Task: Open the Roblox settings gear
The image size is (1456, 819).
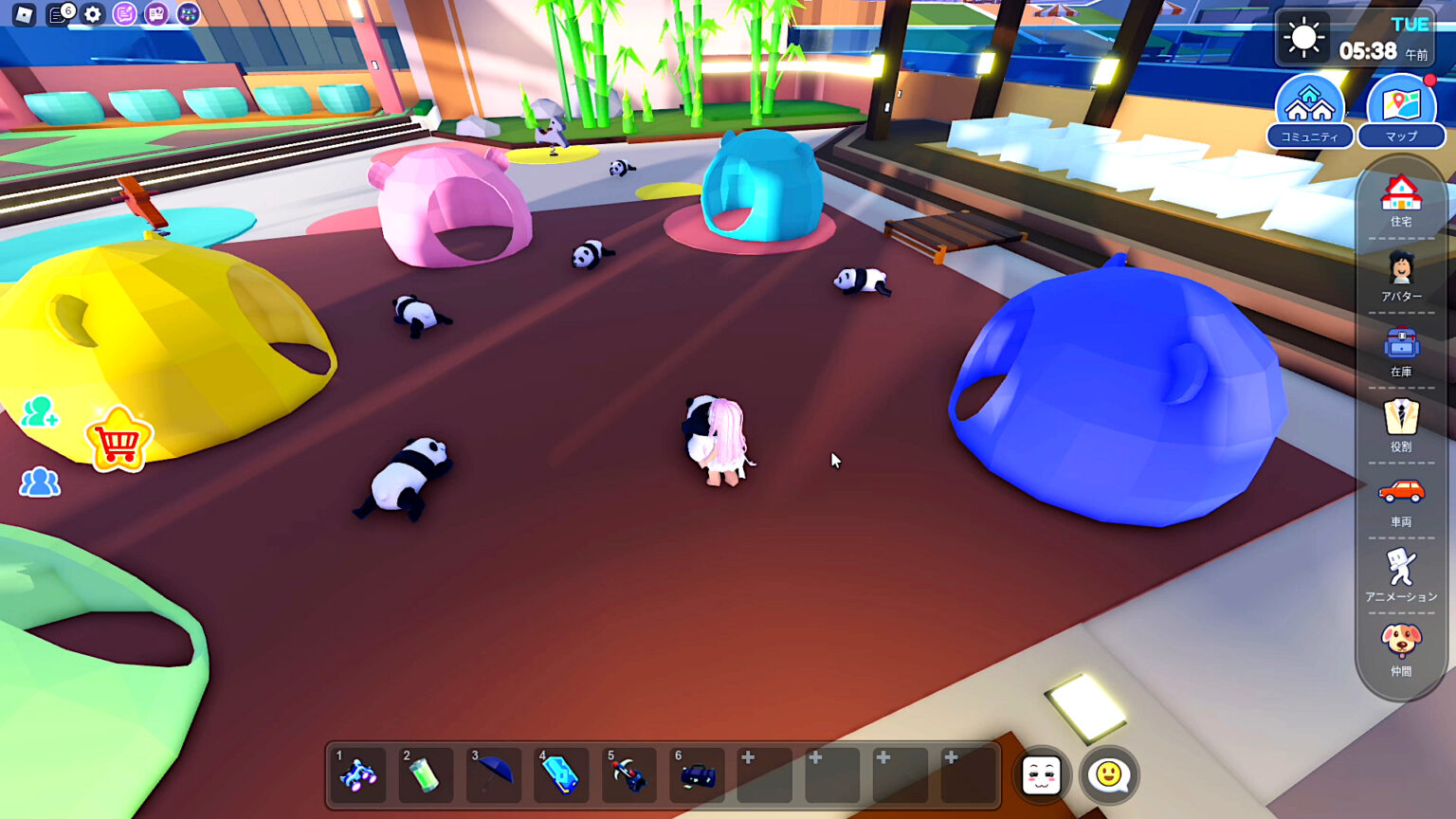Action: [x=91, y=15]
